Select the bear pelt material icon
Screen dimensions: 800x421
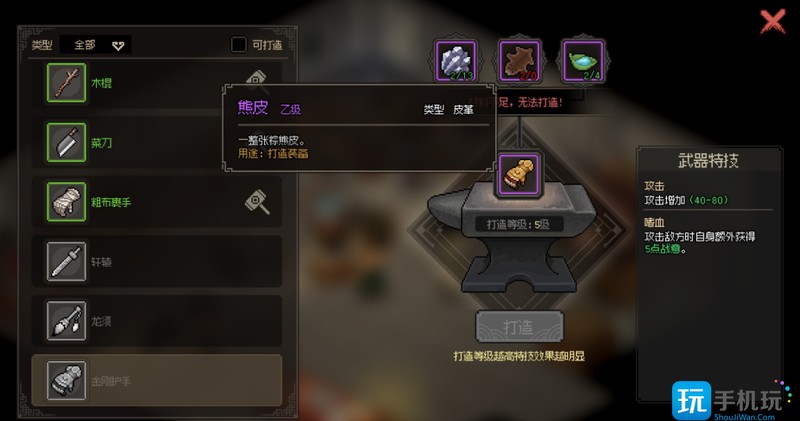click(519, 61)
